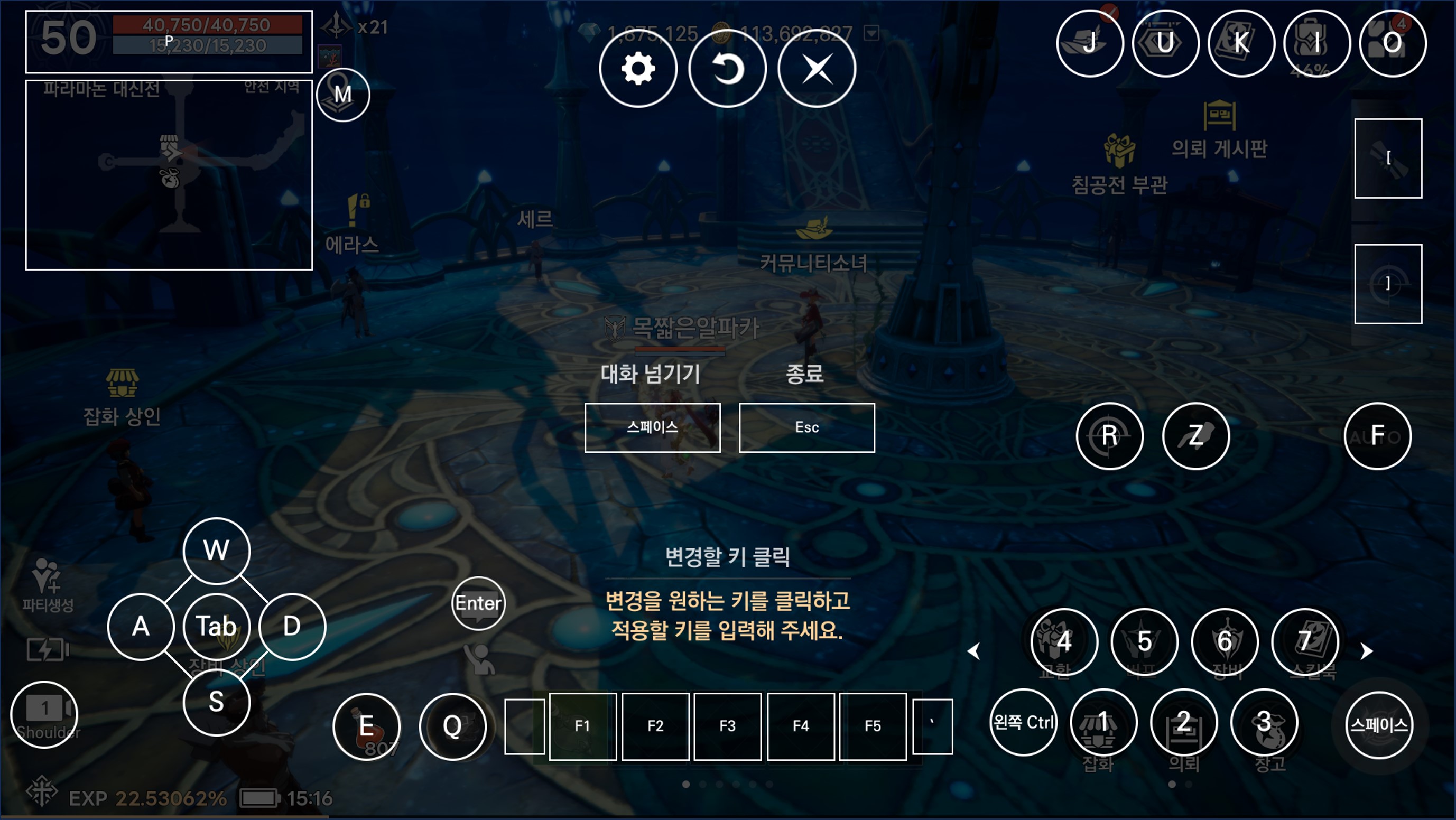The width and height of the screenshot is (1456, 820).
Task: Choose the J key binding circle
Action: (1090, 43)
